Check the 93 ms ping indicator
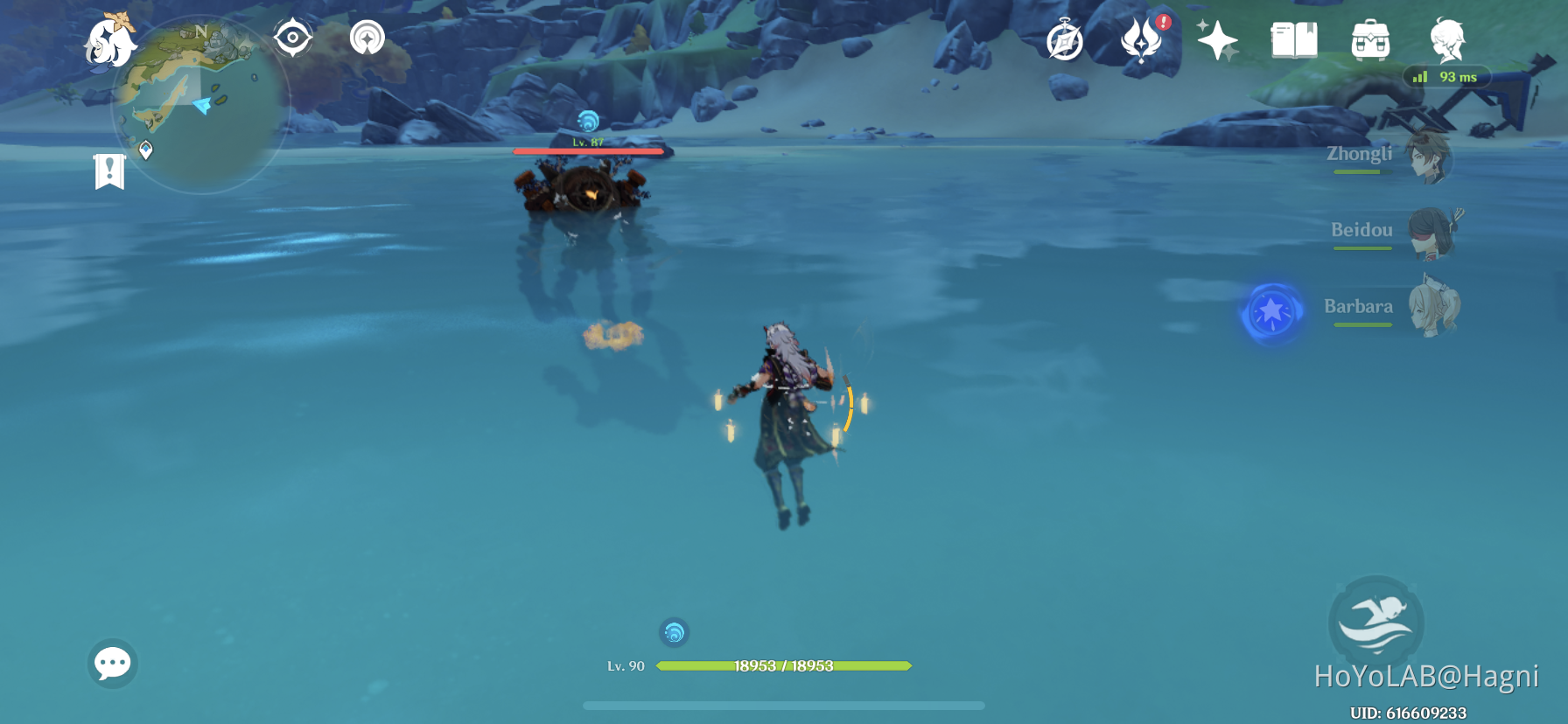Screen dimensions: 1568x724 click(x=1448, y=77)
